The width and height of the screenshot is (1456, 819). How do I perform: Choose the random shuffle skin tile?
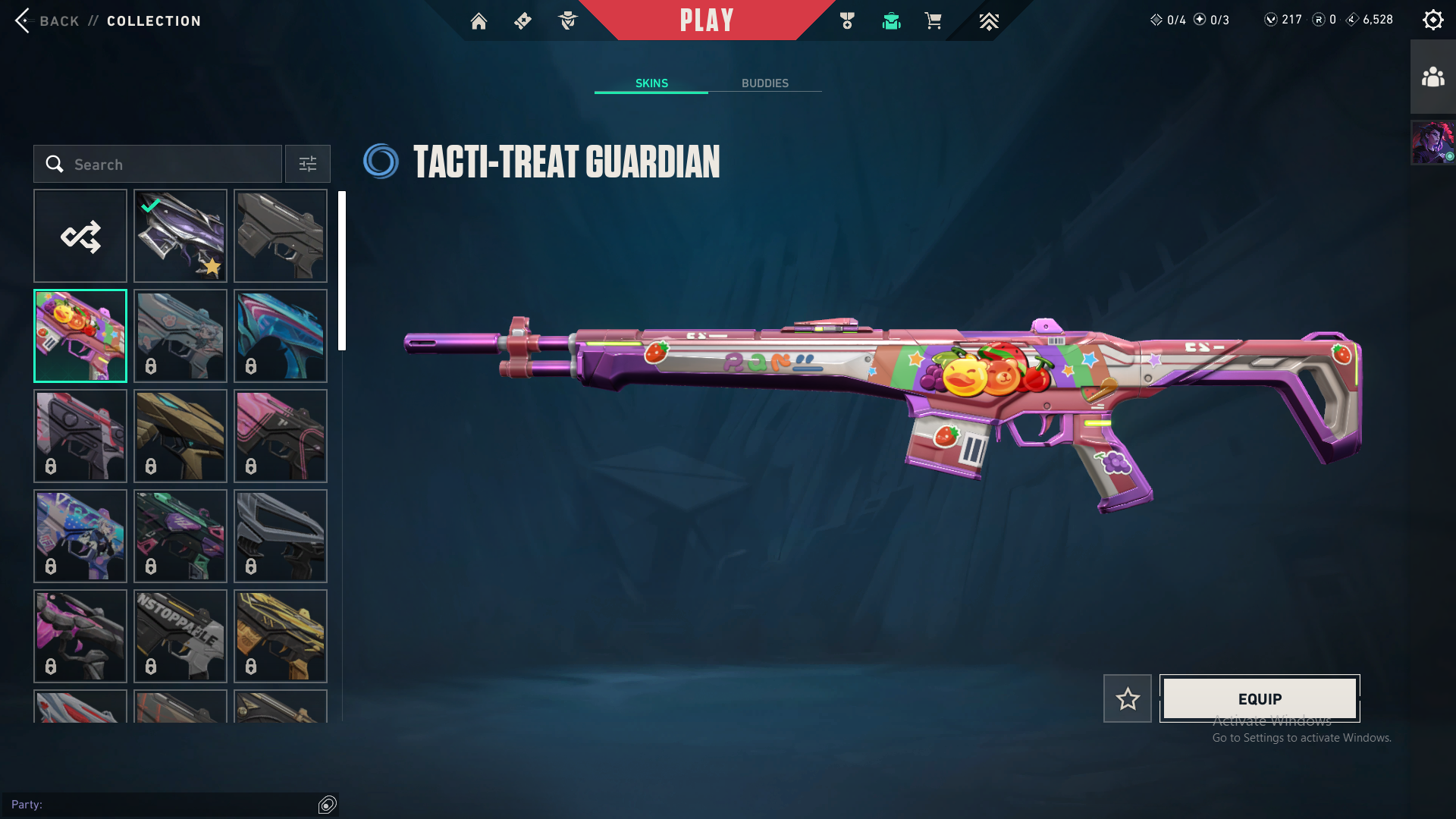tap(80, 237)
